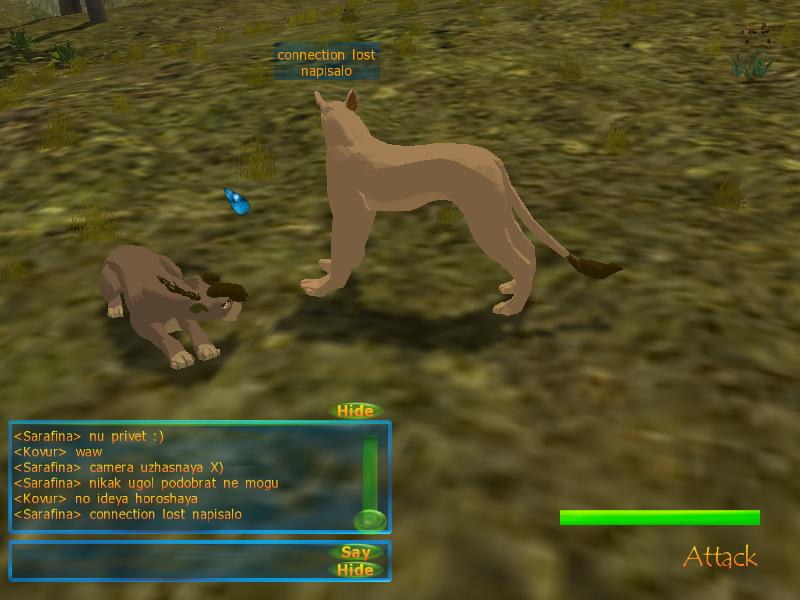This screenshot has height=600, width=800.
Task: Click the green chat log scrollbar knob
Action: click(x=370, y=520)
